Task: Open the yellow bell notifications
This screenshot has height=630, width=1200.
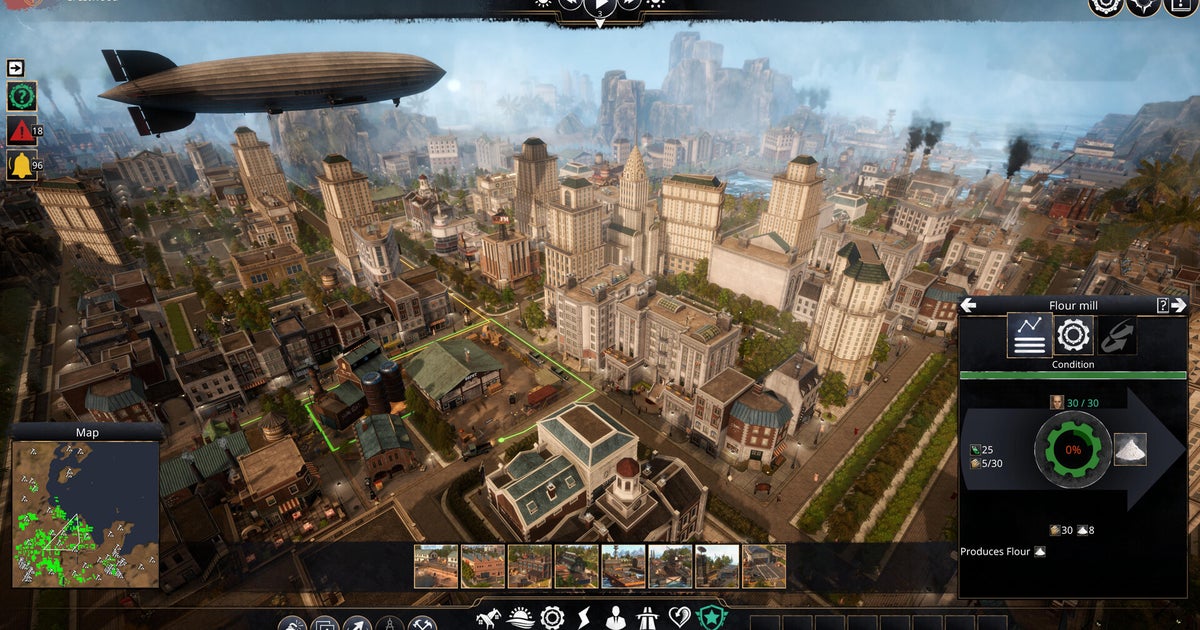Action: [21, 164]
